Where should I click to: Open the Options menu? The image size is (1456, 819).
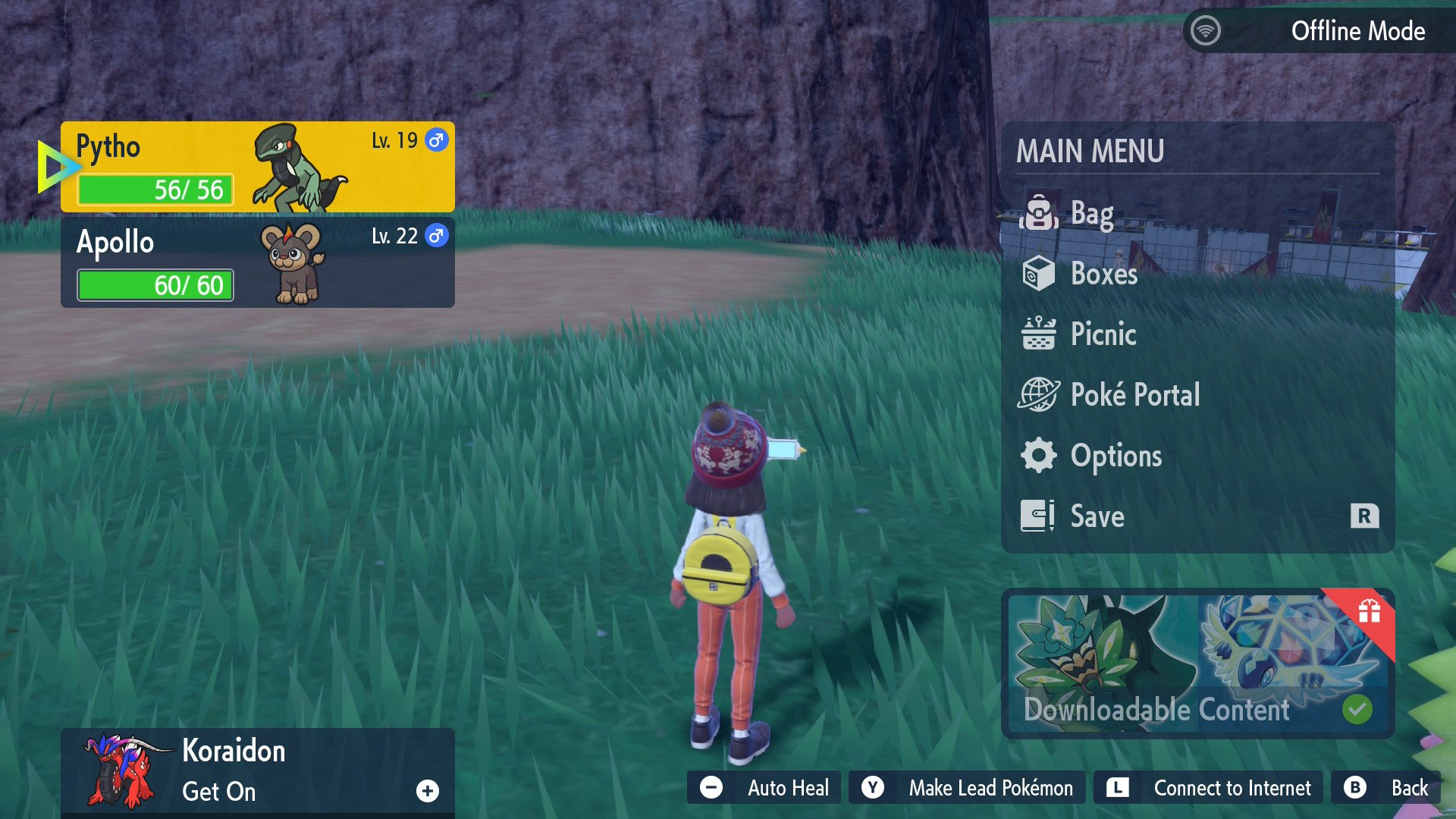pyautogui.click(x=1116, y=456)
